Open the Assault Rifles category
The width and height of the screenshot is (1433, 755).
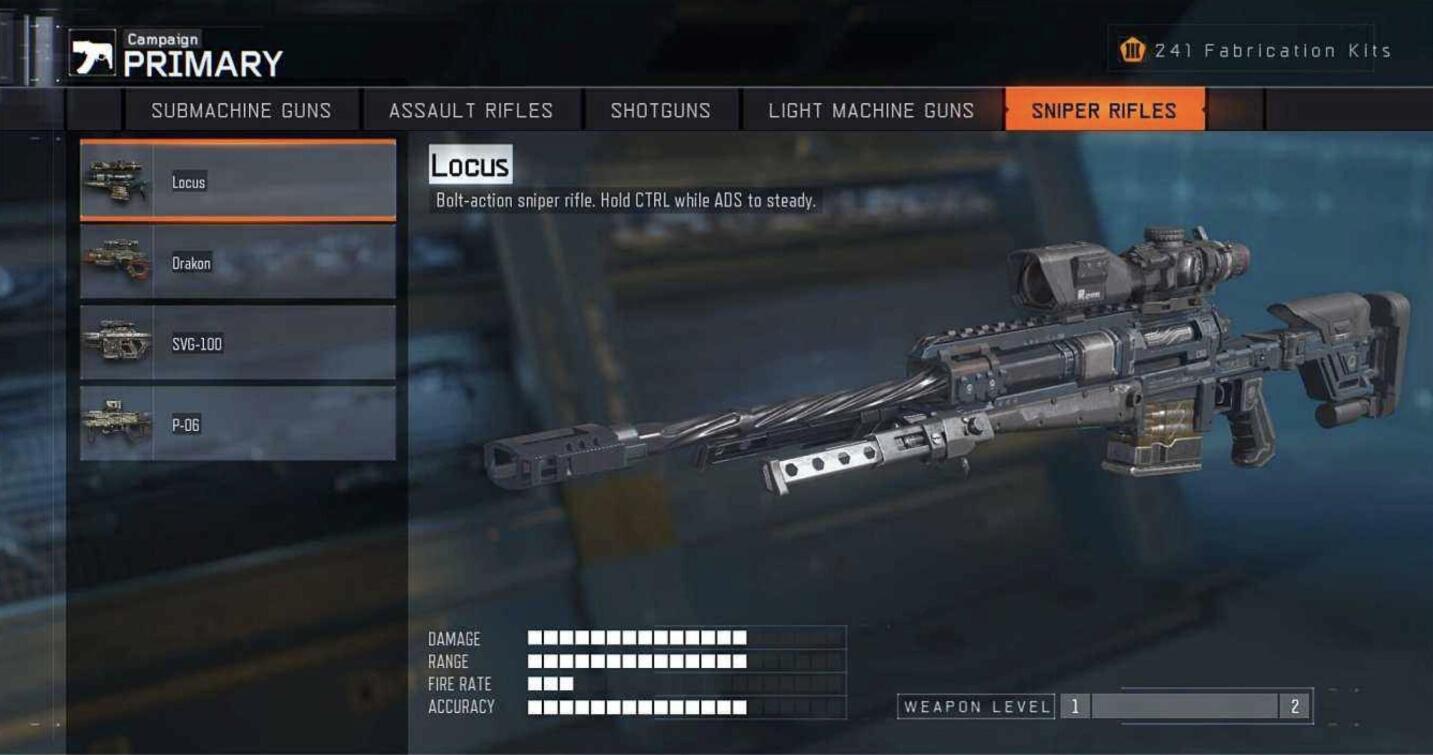pyautogui.click(x=471, y=110)
